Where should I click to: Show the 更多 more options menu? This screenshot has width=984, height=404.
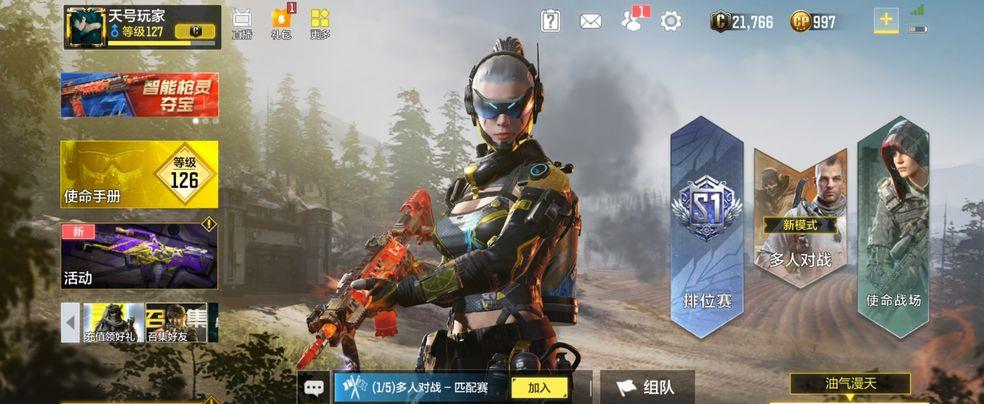tap(320, 22)
